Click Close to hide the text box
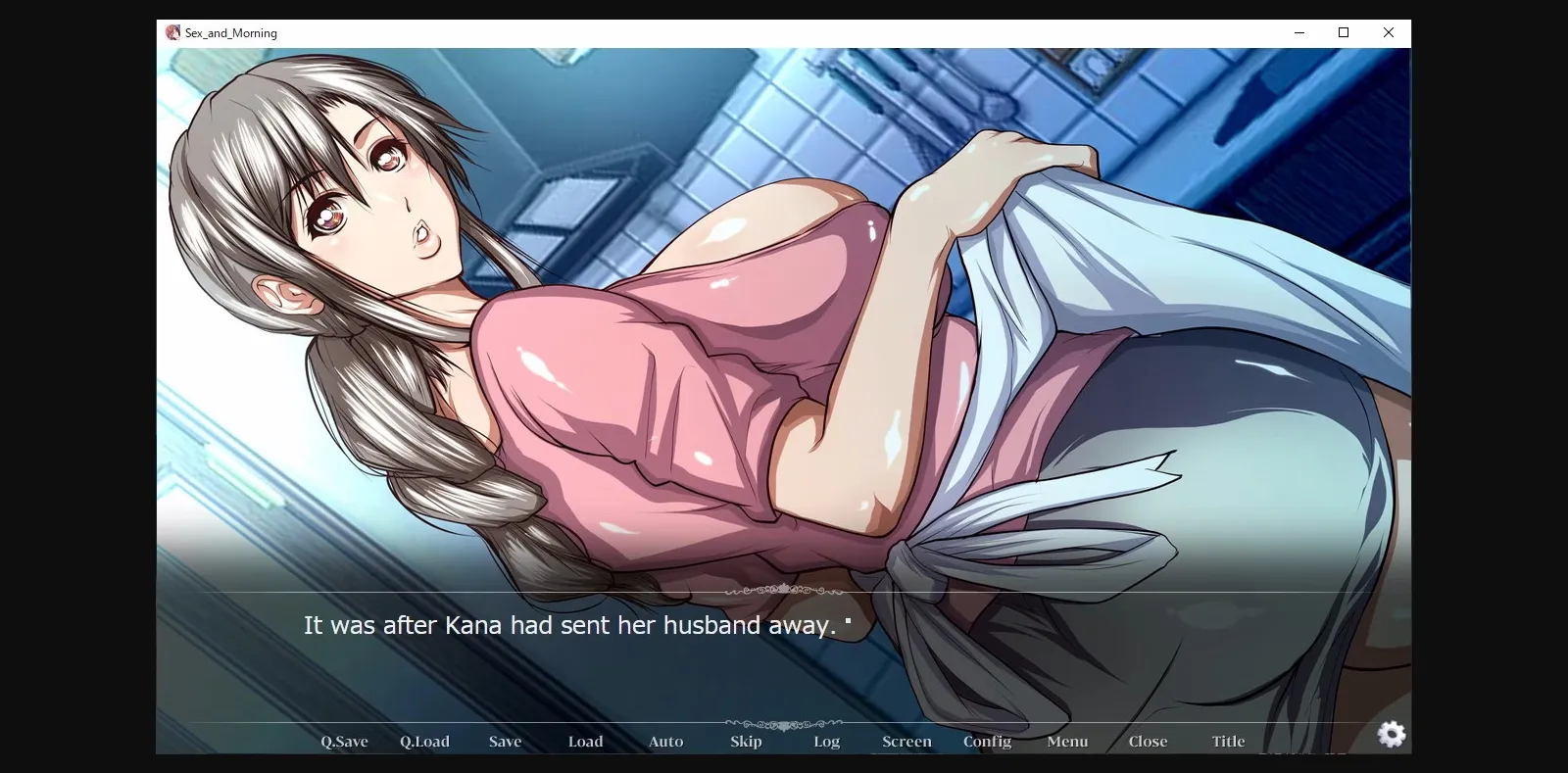 (x=1148, y=742)
